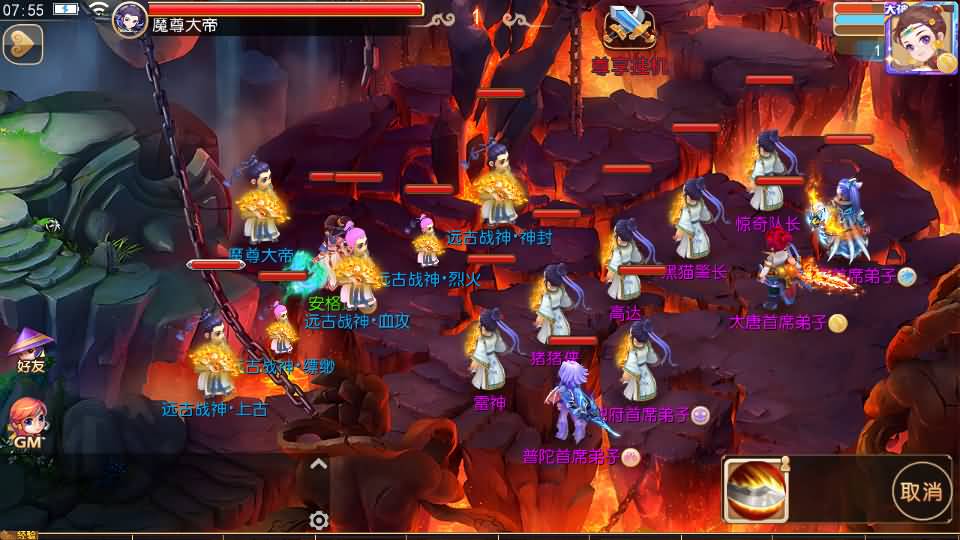Select the 魔尊大帝 boss portrait
This screenshot has width=960, height=540.
(130, 19)
